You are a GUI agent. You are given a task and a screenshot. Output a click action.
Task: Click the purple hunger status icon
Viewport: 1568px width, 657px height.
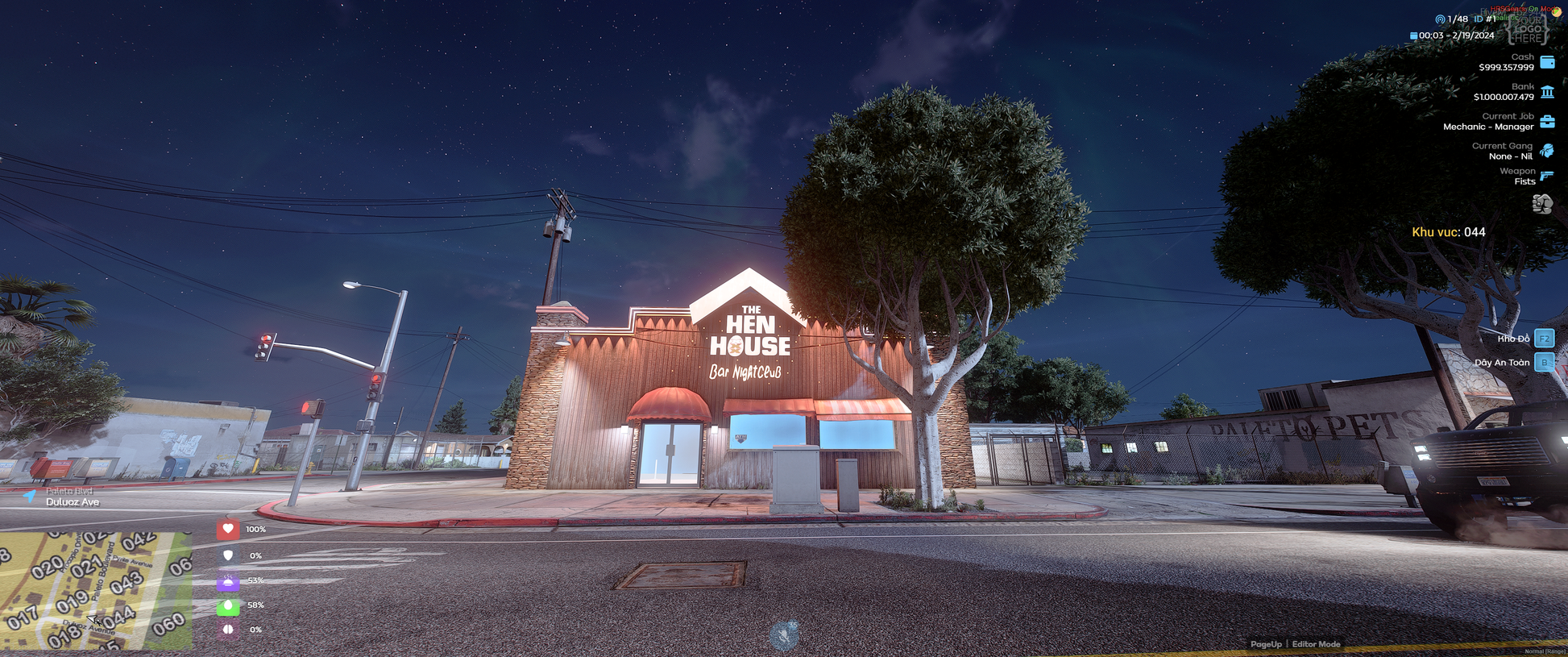point(228,580)
